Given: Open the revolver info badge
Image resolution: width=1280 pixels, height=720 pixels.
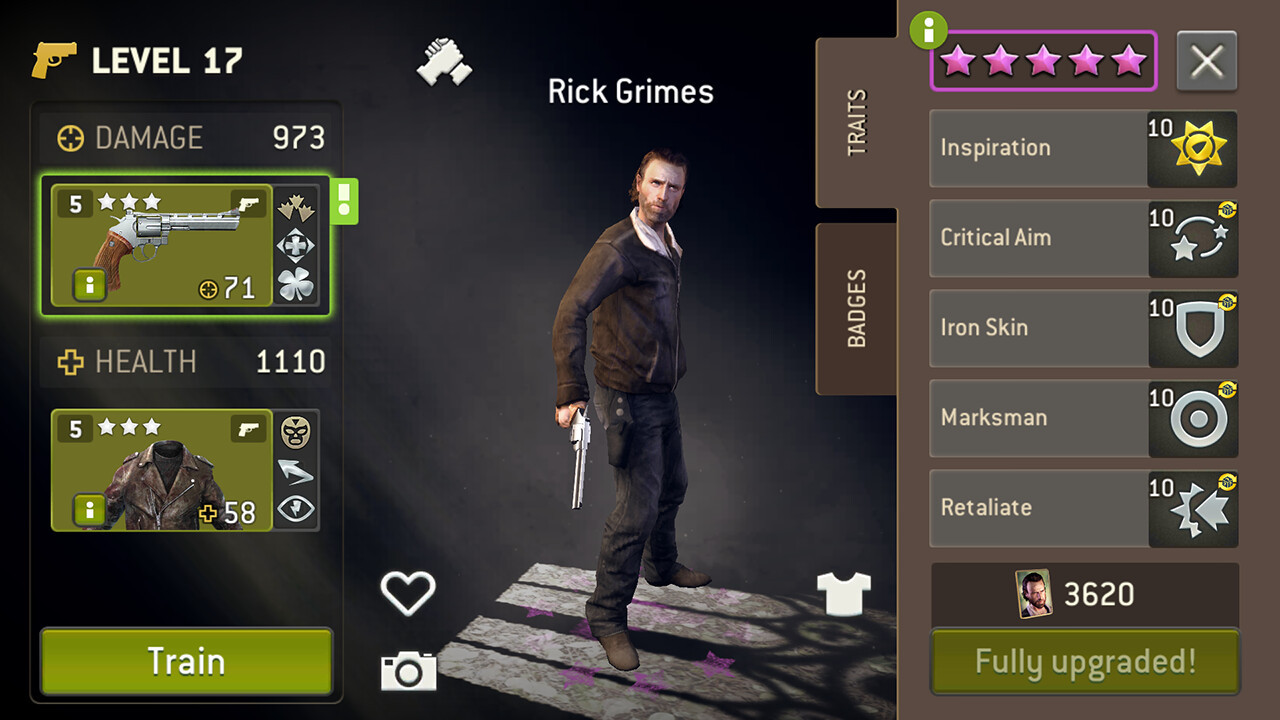Looking at the screenshot, I should point(89,286).
